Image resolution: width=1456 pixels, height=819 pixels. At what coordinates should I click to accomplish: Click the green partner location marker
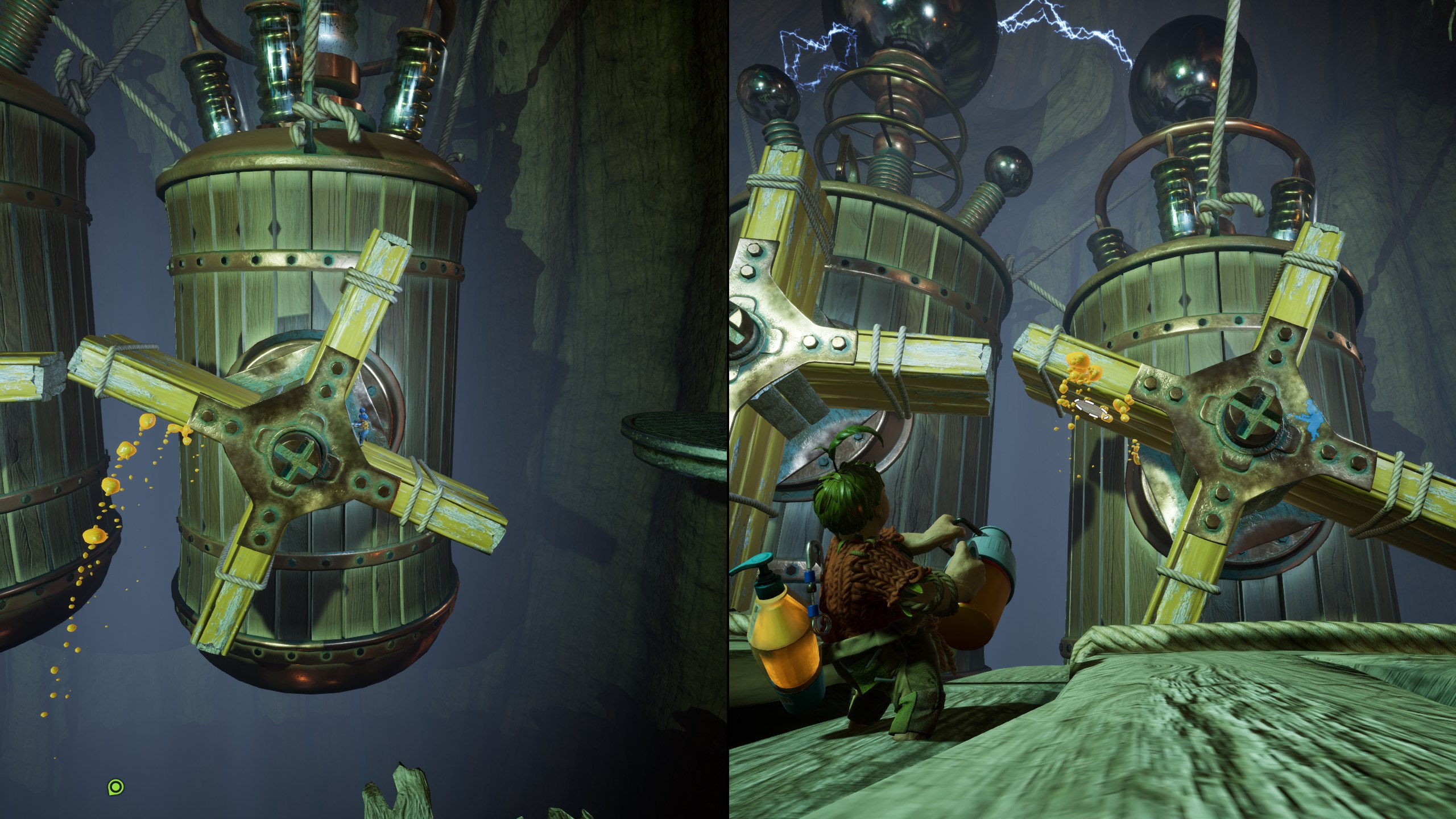tap(115, 787)
